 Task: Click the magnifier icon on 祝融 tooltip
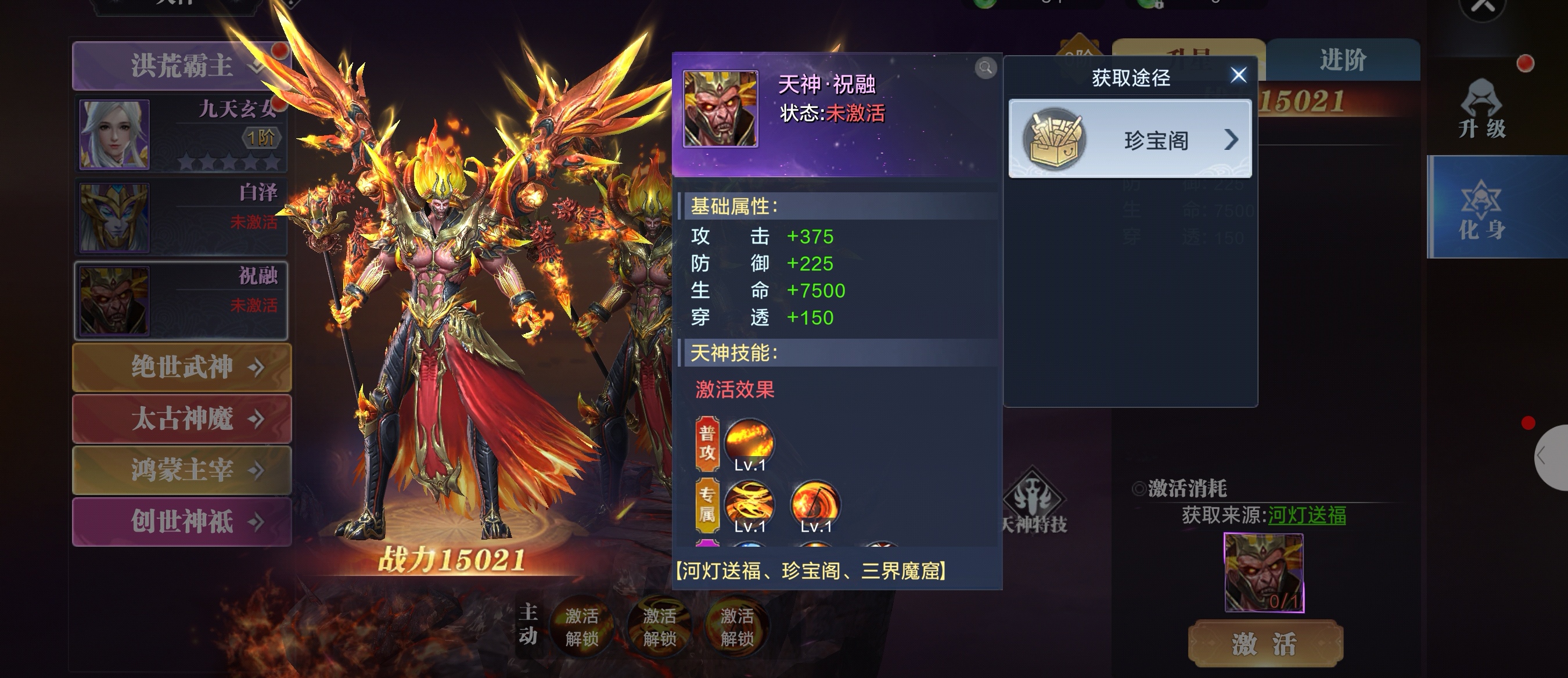(986, 67)
